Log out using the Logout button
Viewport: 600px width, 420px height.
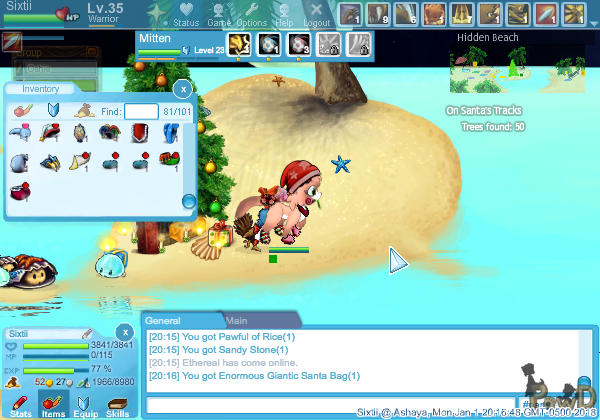(316, 14)
